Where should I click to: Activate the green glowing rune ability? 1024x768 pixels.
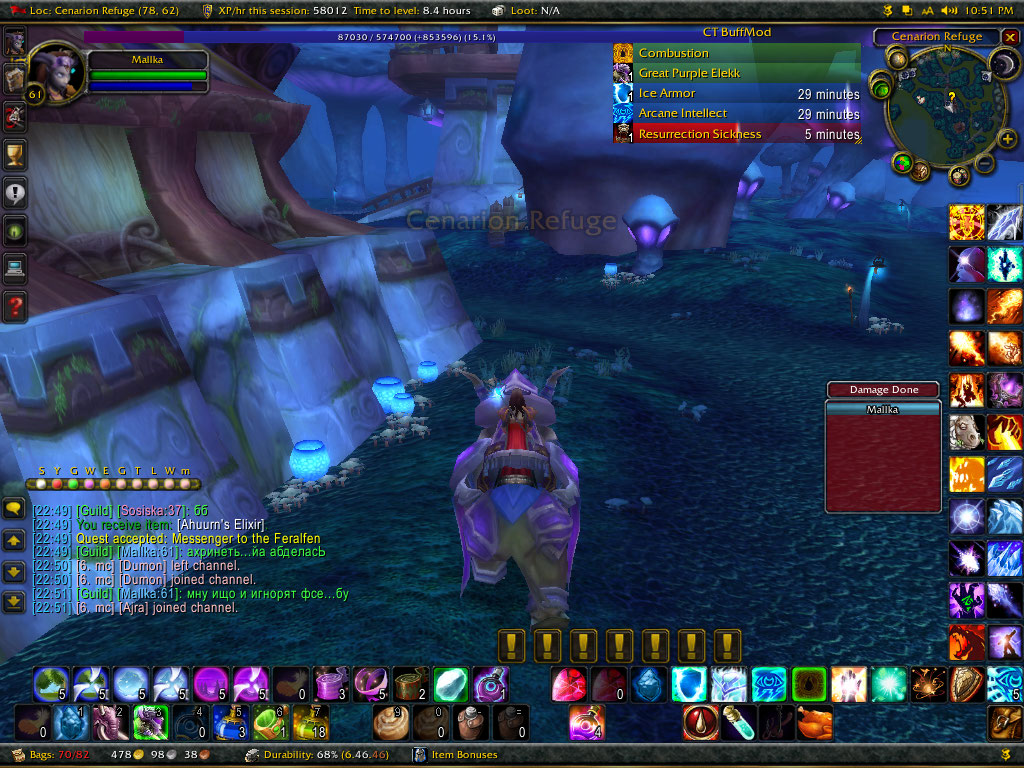(x=808, y=684)
